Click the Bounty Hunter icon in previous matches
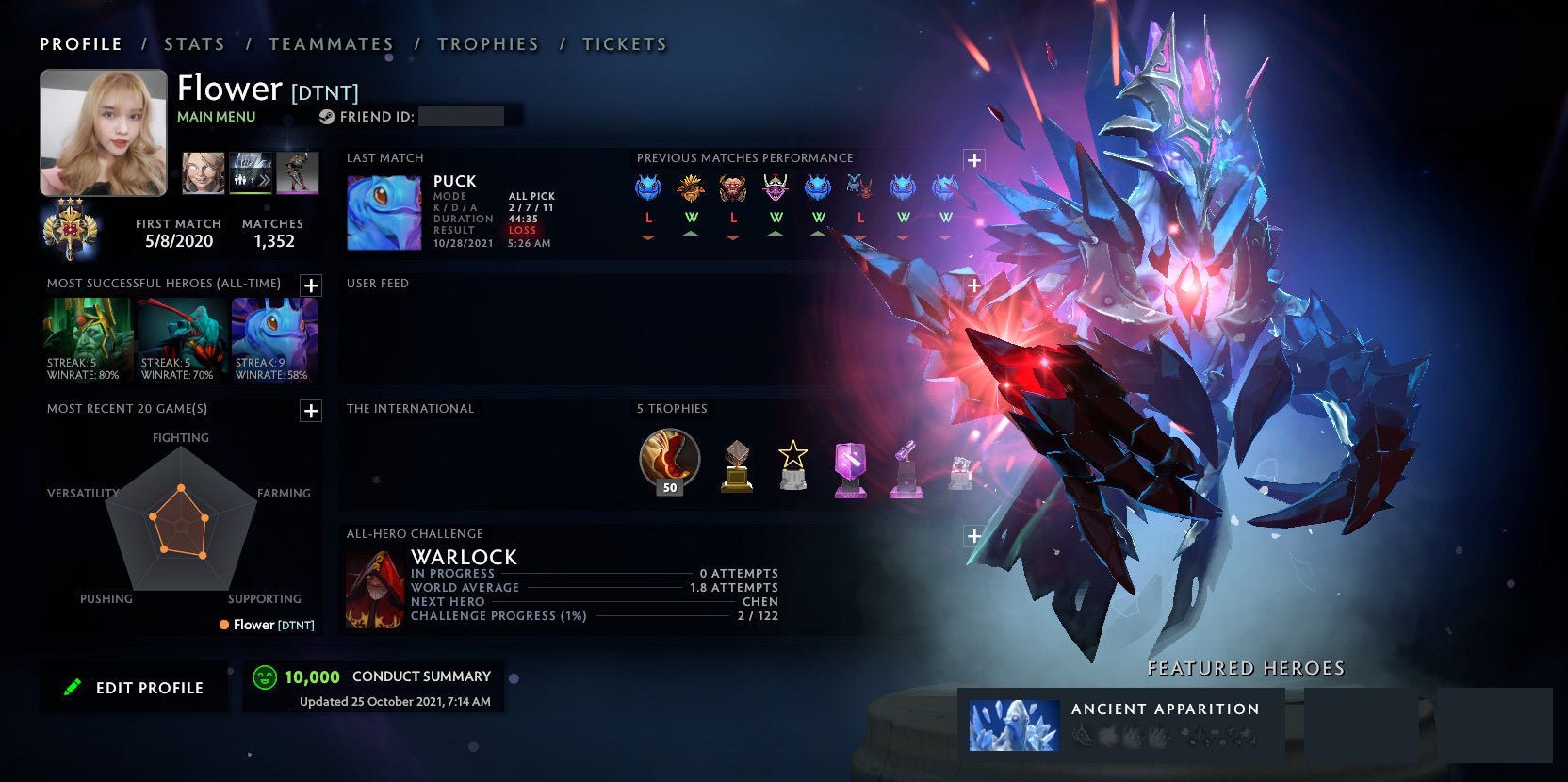 tap(693, 188)
